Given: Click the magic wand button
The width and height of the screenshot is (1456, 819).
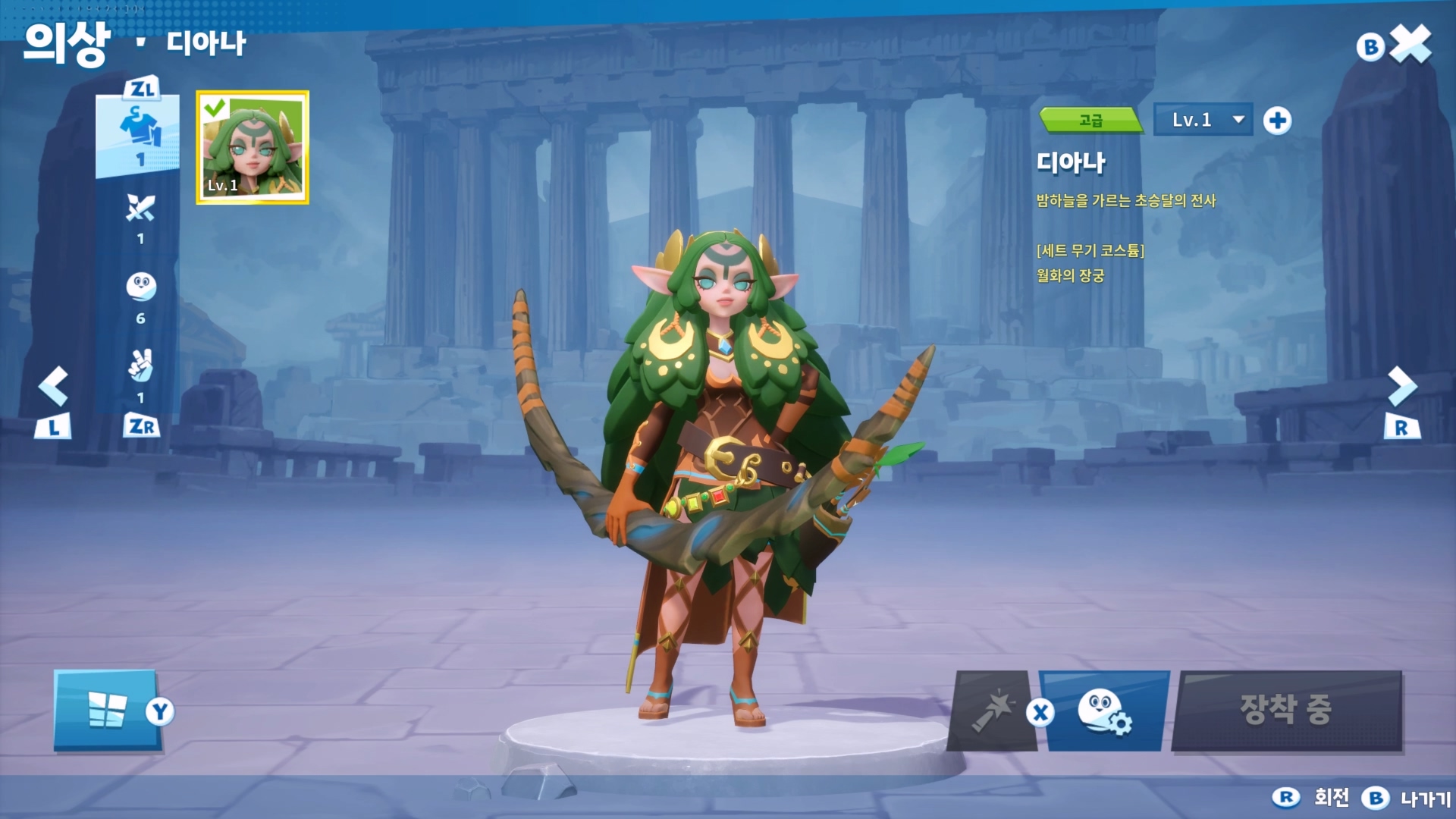Looking at the screenshot, I should 993,711.
